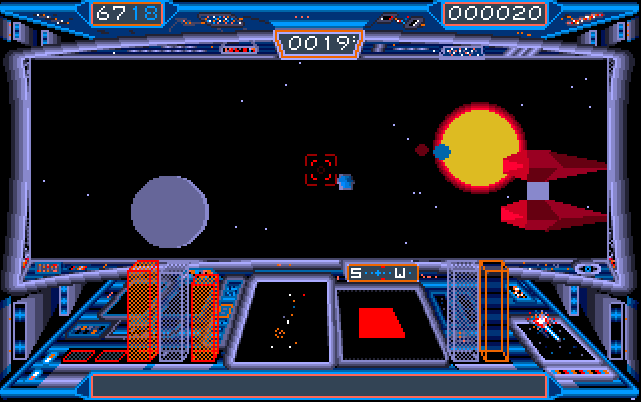The width and height of the screenshot is (641, 402).
Task: Click the empty message bar
Action: (x=319, y=385)
